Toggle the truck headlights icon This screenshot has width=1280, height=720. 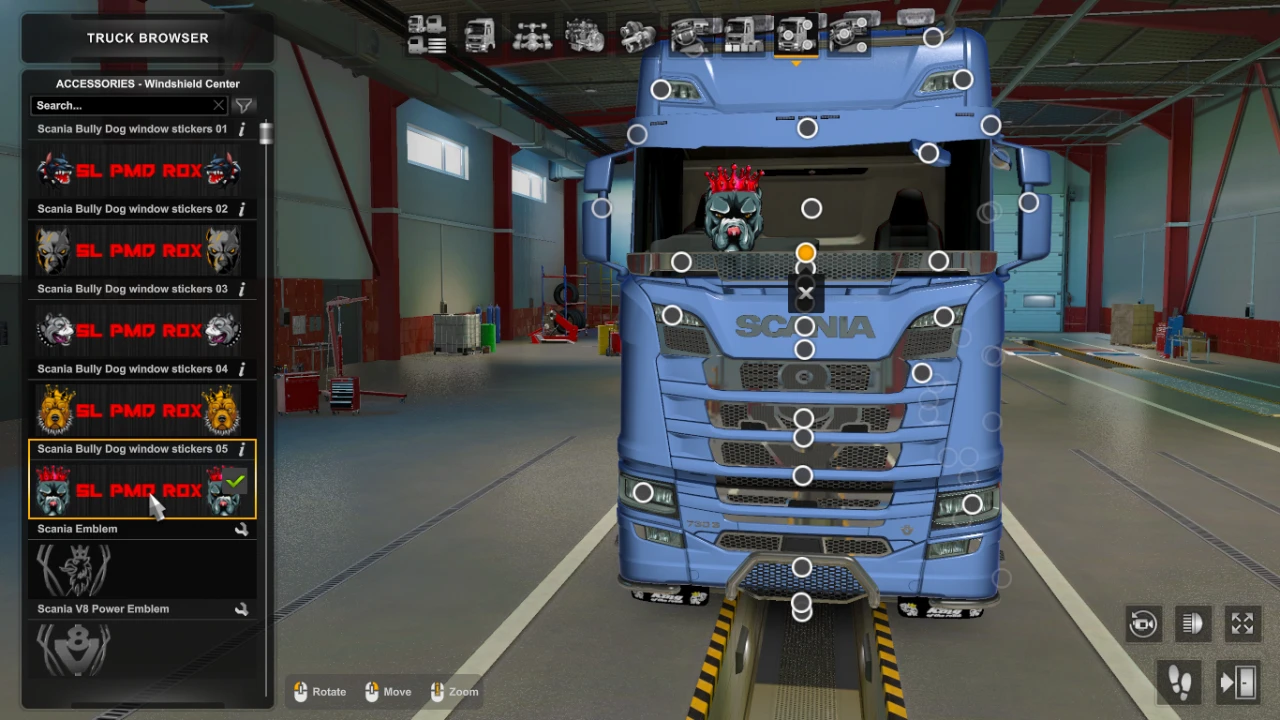coord(1193,624)
